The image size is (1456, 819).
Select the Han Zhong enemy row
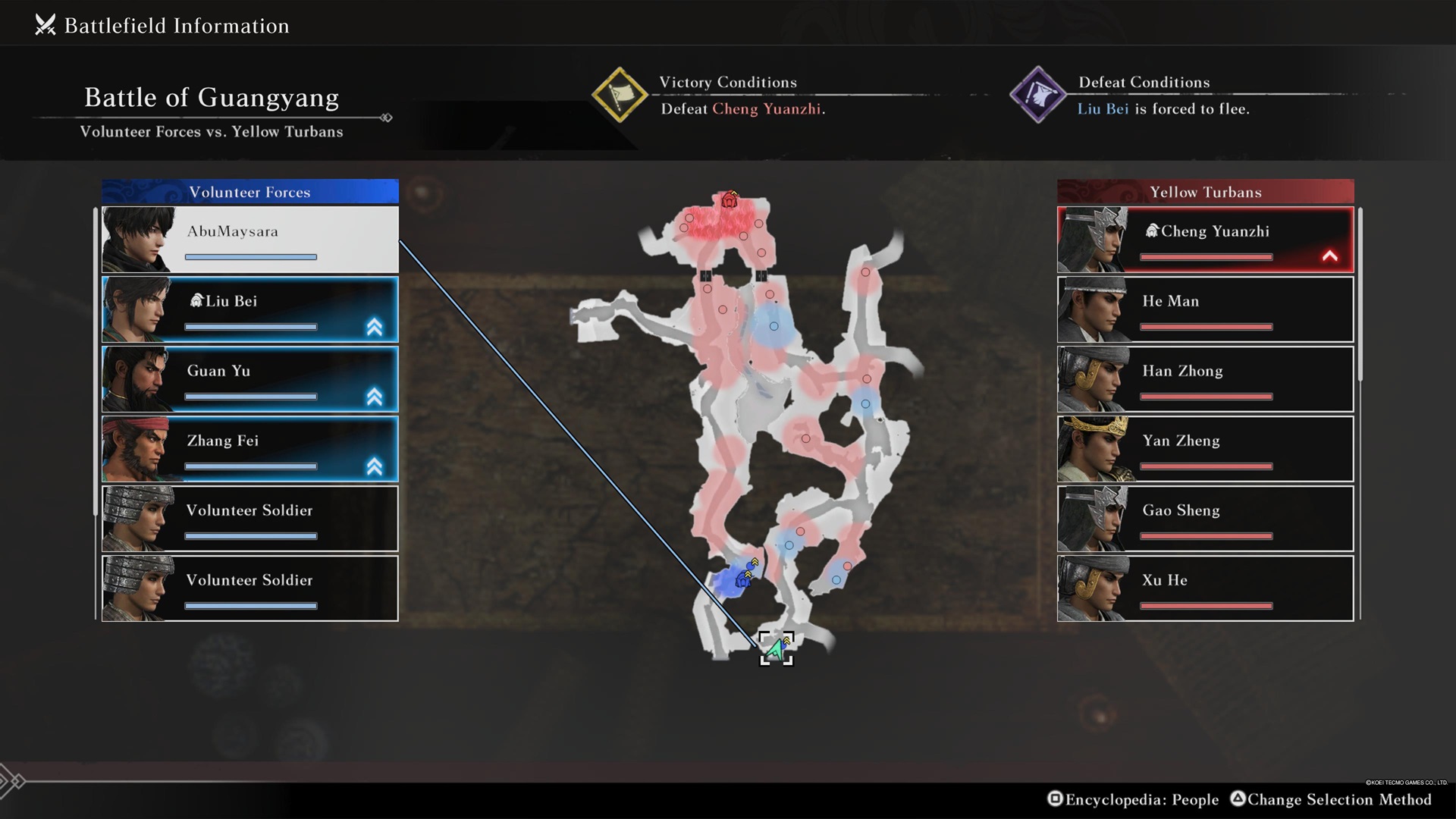[x=1205, y=379]
